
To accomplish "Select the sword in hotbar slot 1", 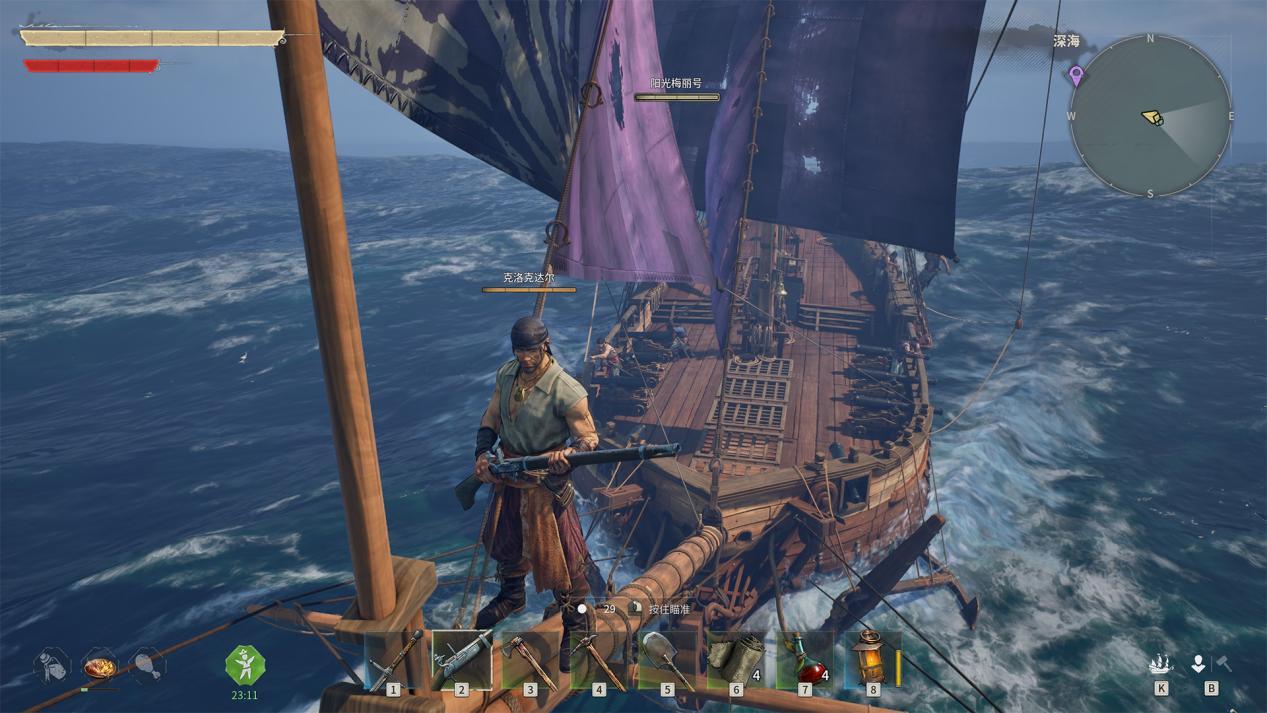I will point(393,660).
